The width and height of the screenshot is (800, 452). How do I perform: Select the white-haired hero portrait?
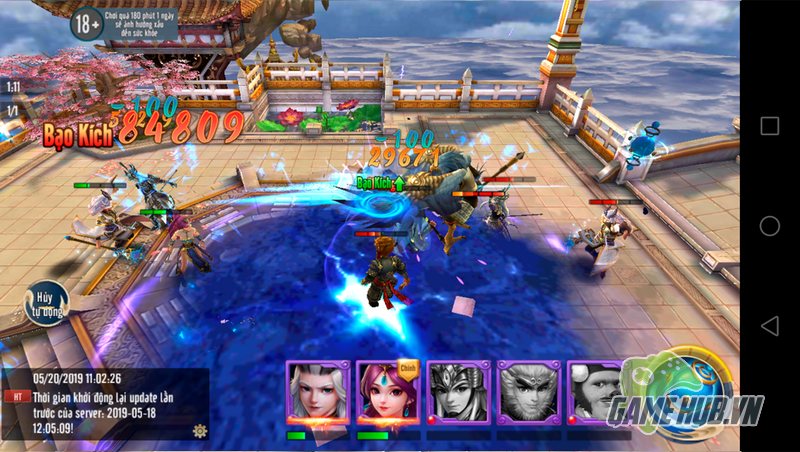(x=317, y=393)
